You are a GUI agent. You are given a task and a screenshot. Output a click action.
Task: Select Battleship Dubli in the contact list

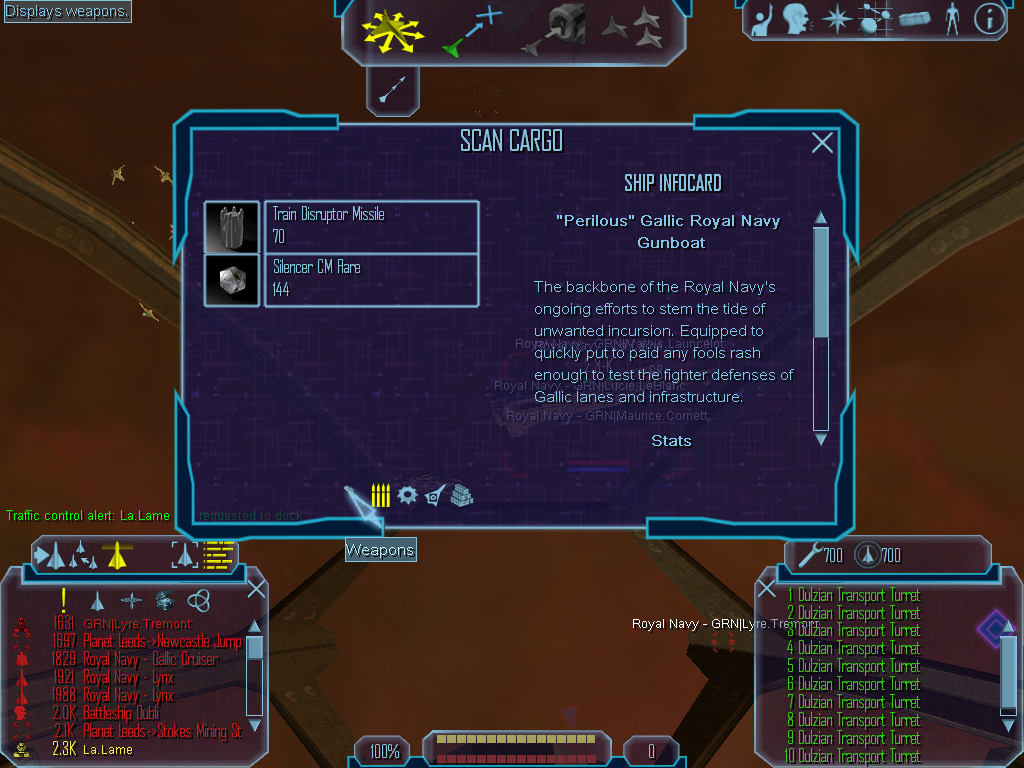coord(121,713)
